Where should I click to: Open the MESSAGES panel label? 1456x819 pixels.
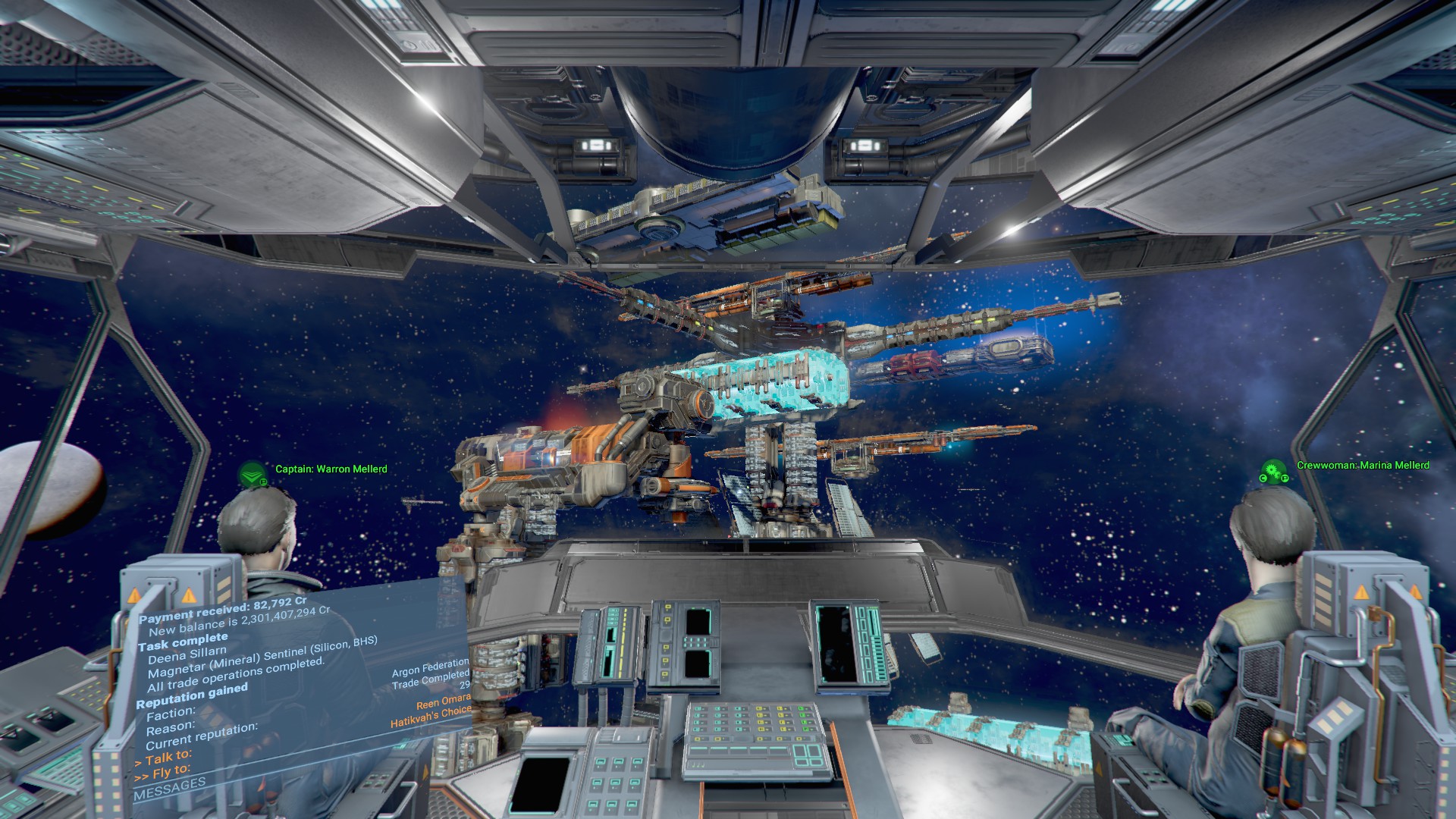click(x=169, y=789)
